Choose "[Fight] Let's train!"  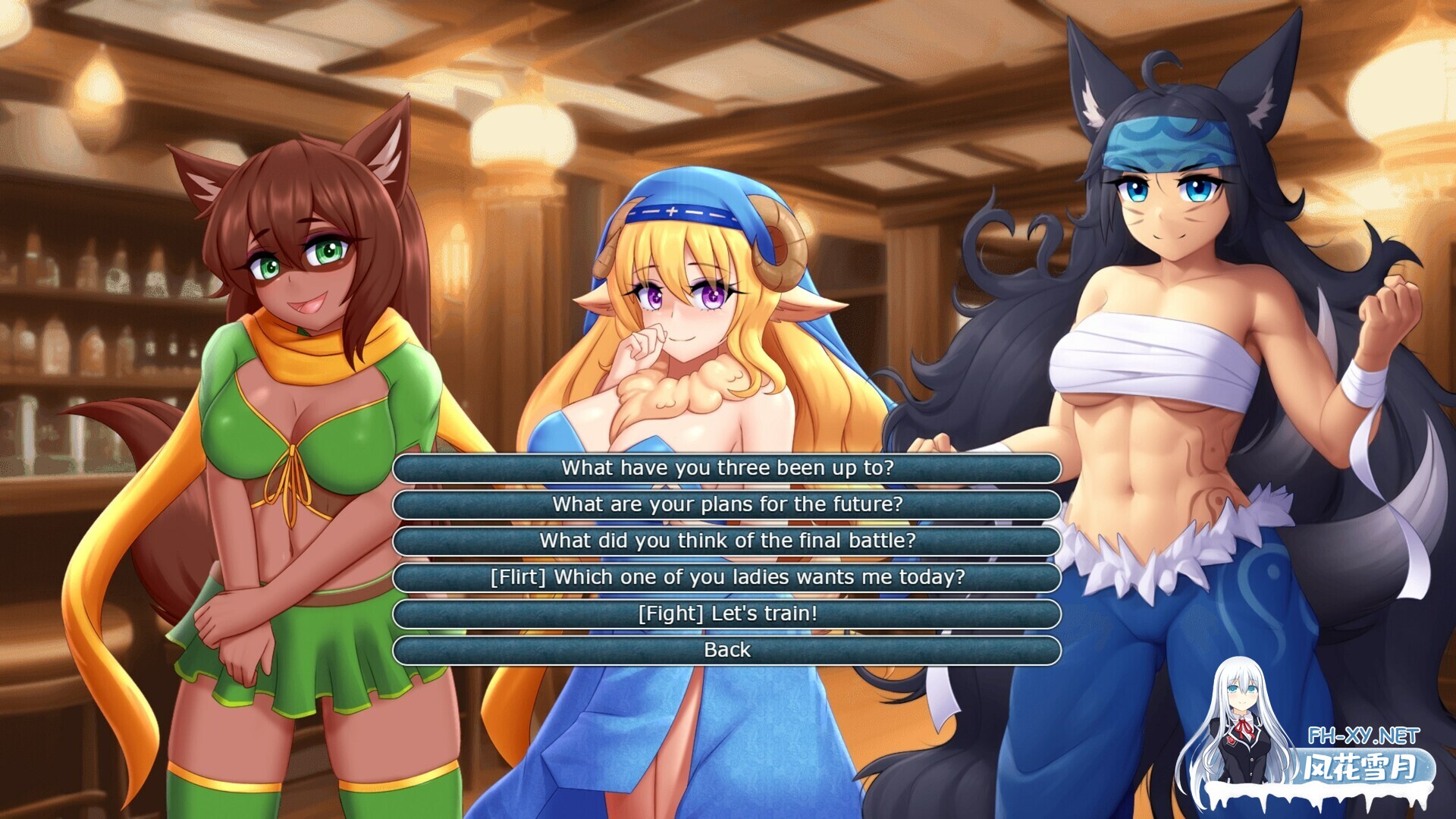pos(726,613)
